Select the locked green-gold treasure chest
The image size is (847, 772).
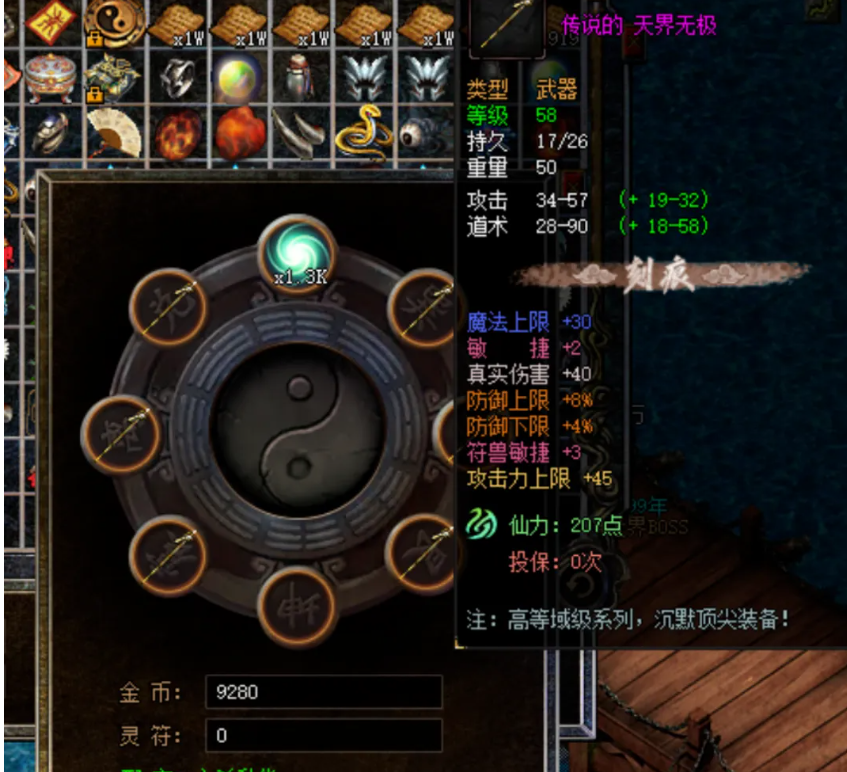click(113, 76)
